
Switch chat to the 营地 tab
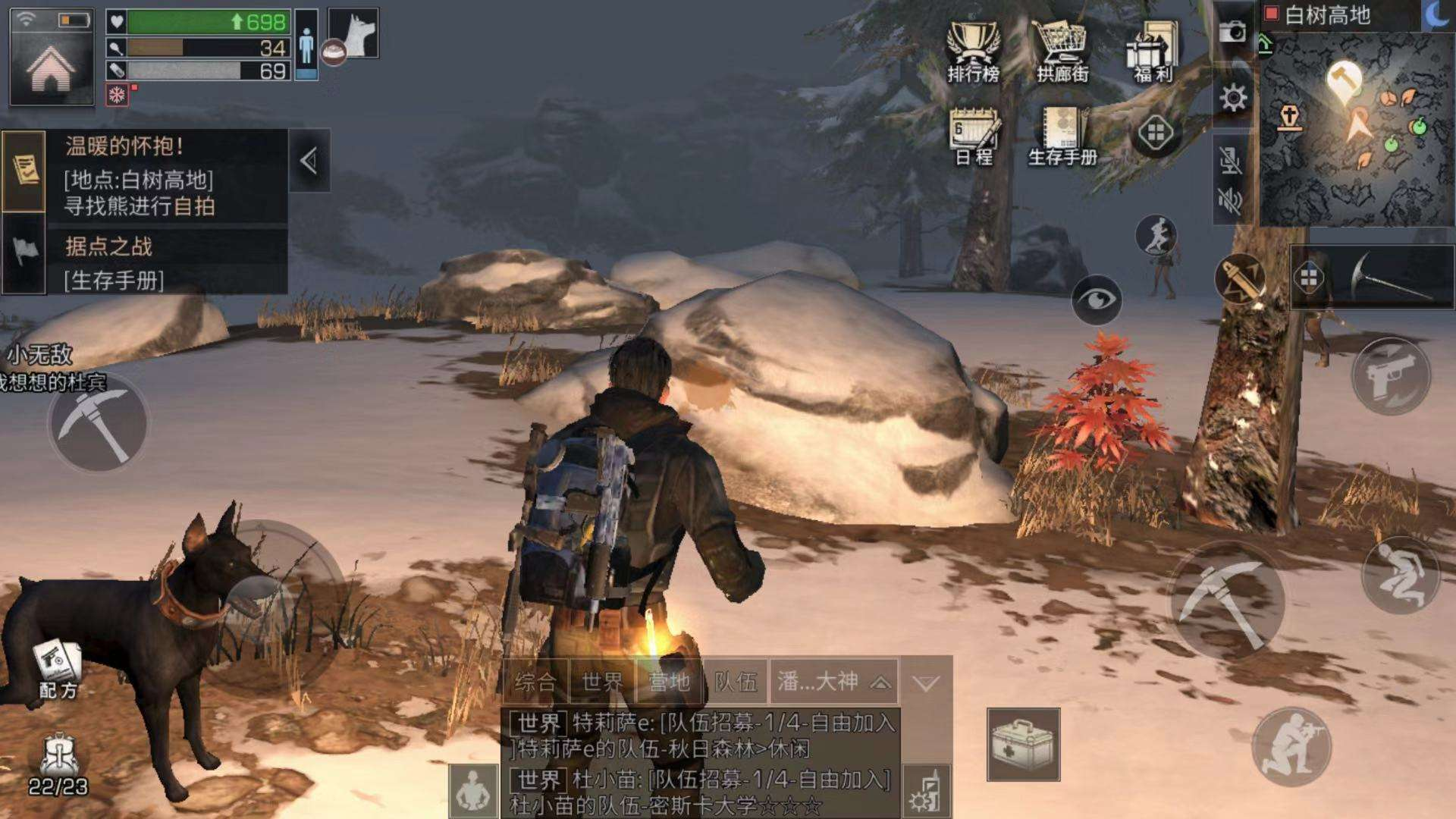pos(669,682)
